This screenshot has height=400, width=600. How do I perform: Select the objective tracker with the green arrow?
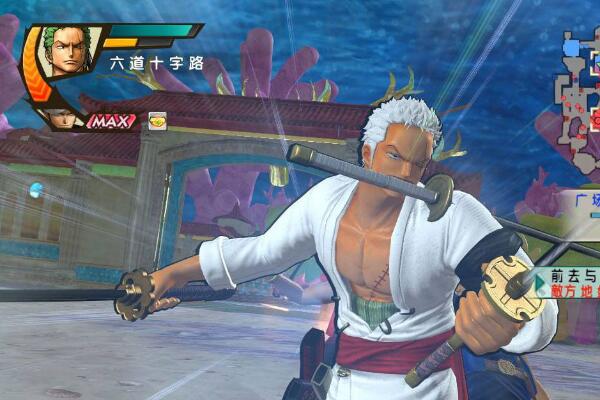(567, 280)
